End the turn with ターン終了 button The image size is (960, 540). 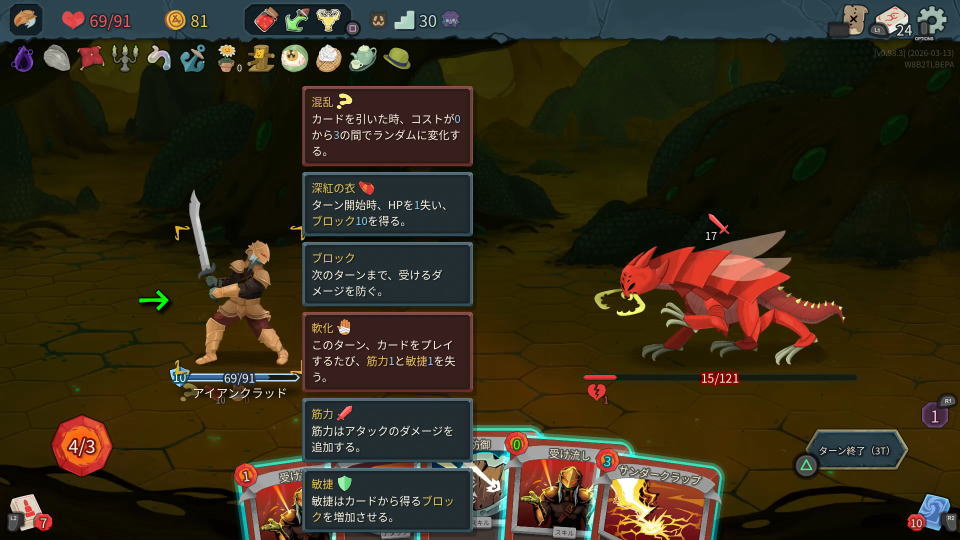click(x=859, y=450)
